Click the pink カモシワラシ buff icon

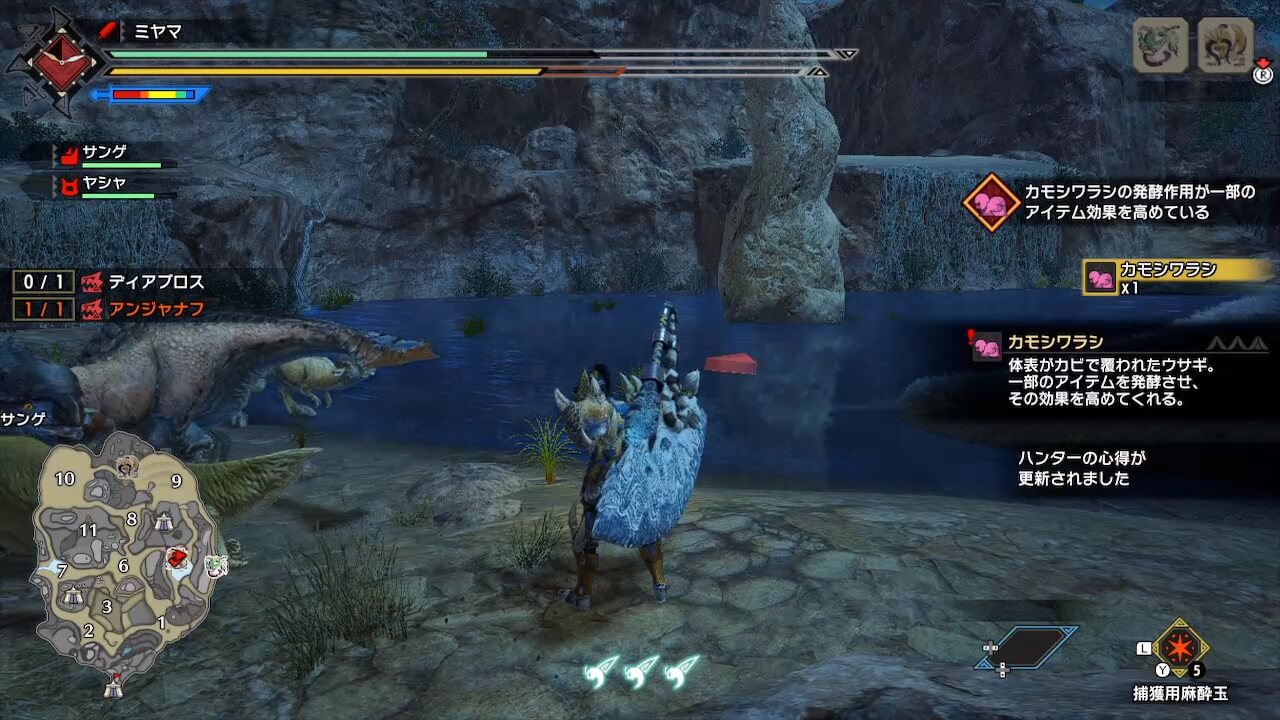coord(991,202)
